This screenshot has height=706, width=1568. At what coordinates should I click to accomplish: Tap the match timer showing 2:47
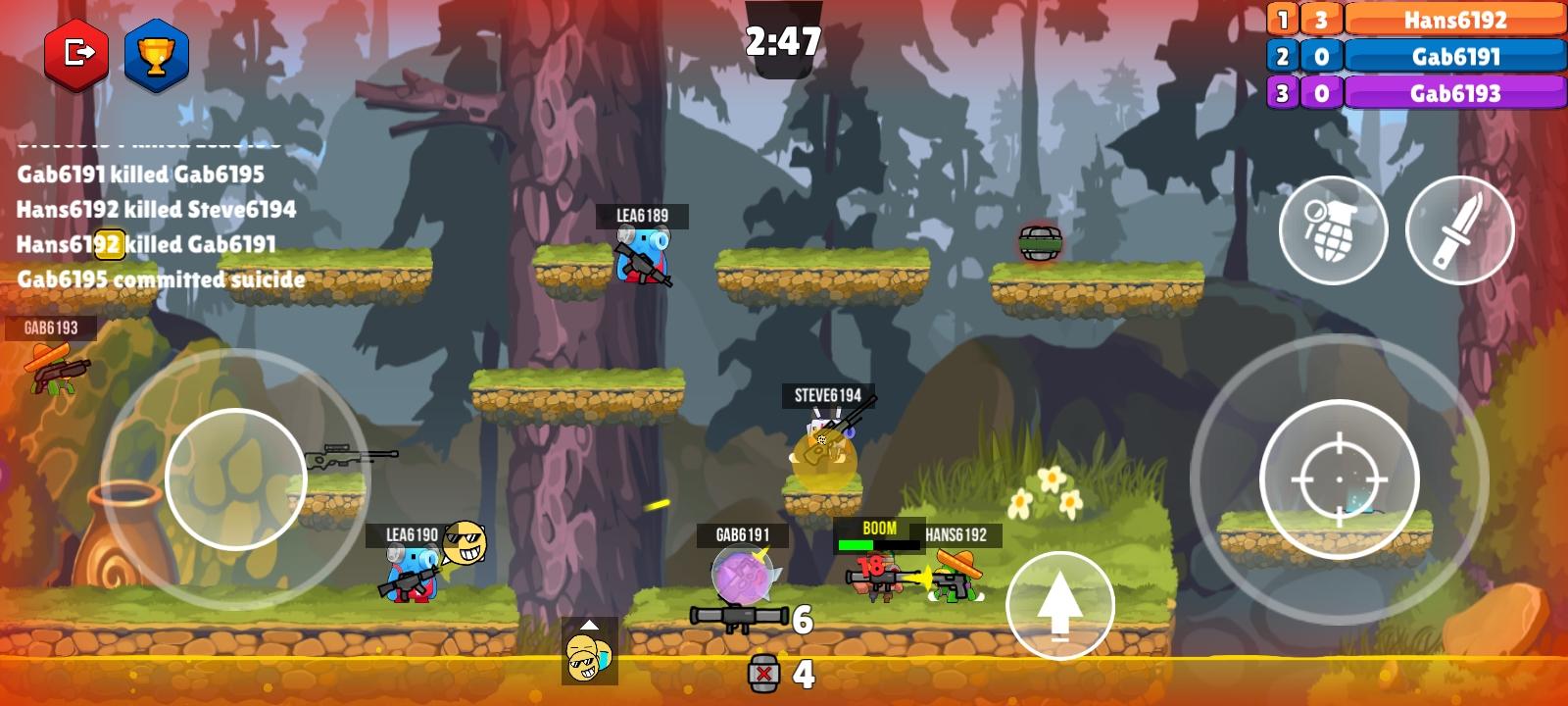[784, 42]
